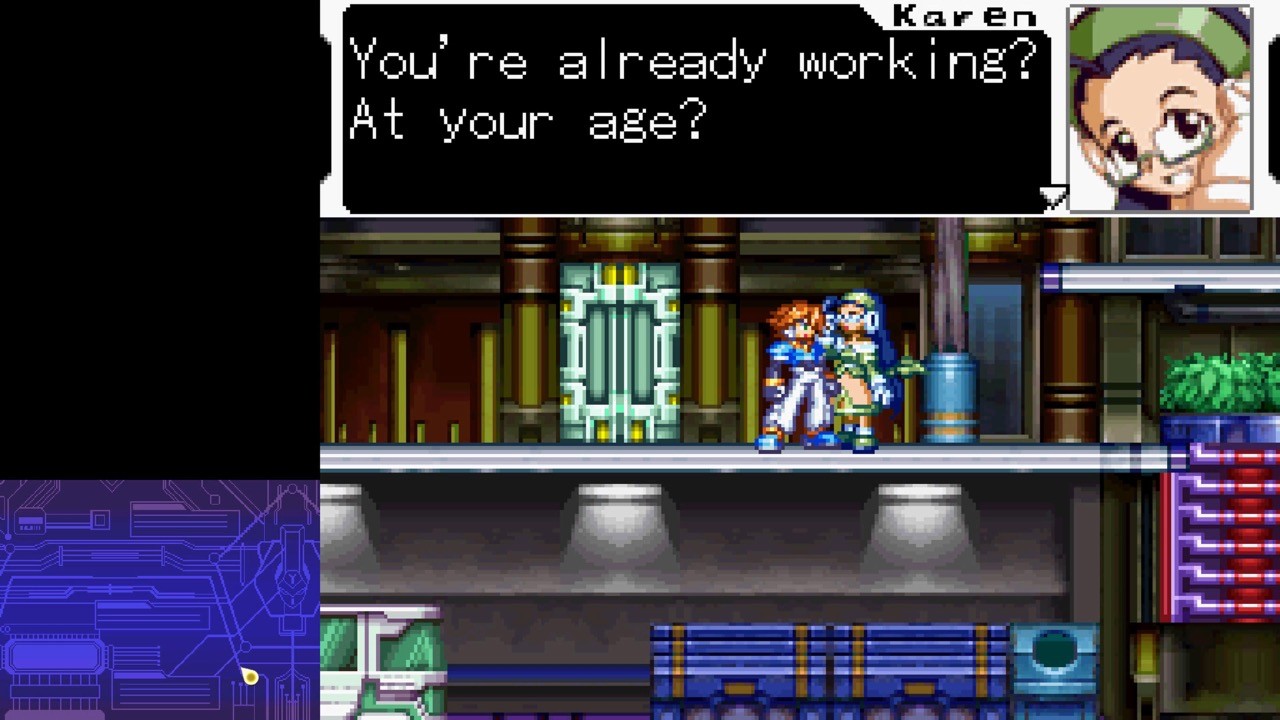Click the yellow cursor dot on the minimap

250,677
